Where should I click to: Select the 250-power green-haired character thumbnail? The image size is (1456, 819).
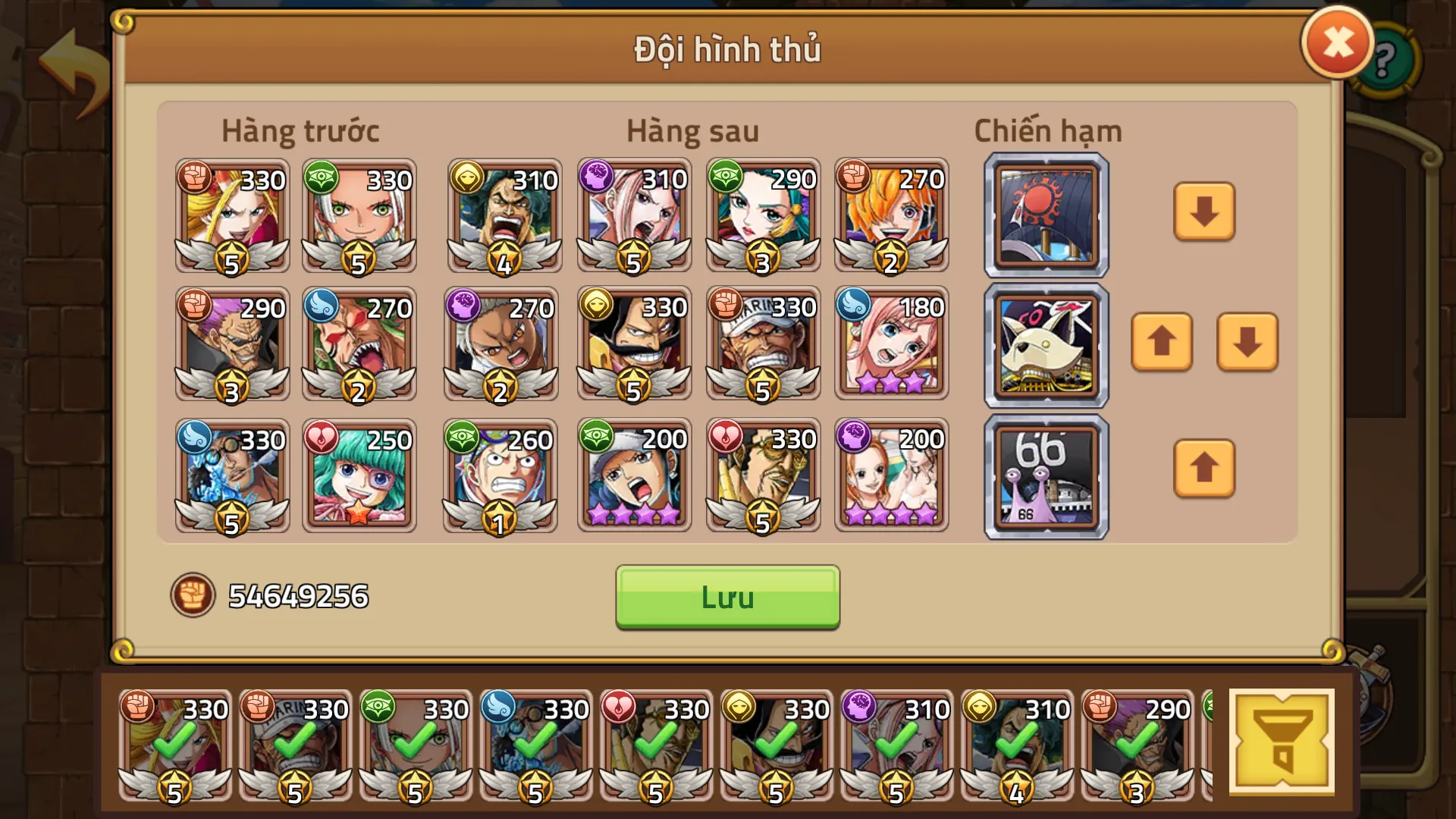click(x=359, y=475)
